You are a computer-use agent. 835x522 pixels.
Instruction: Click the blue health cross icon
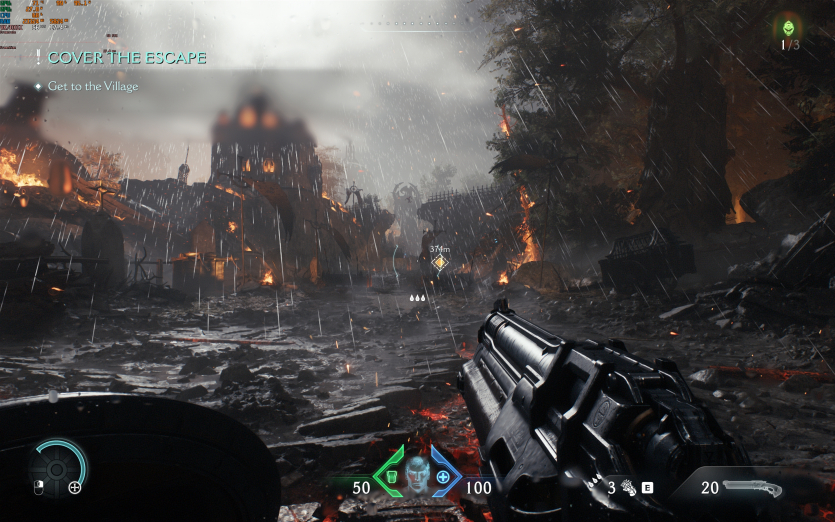tap(442, 476)
